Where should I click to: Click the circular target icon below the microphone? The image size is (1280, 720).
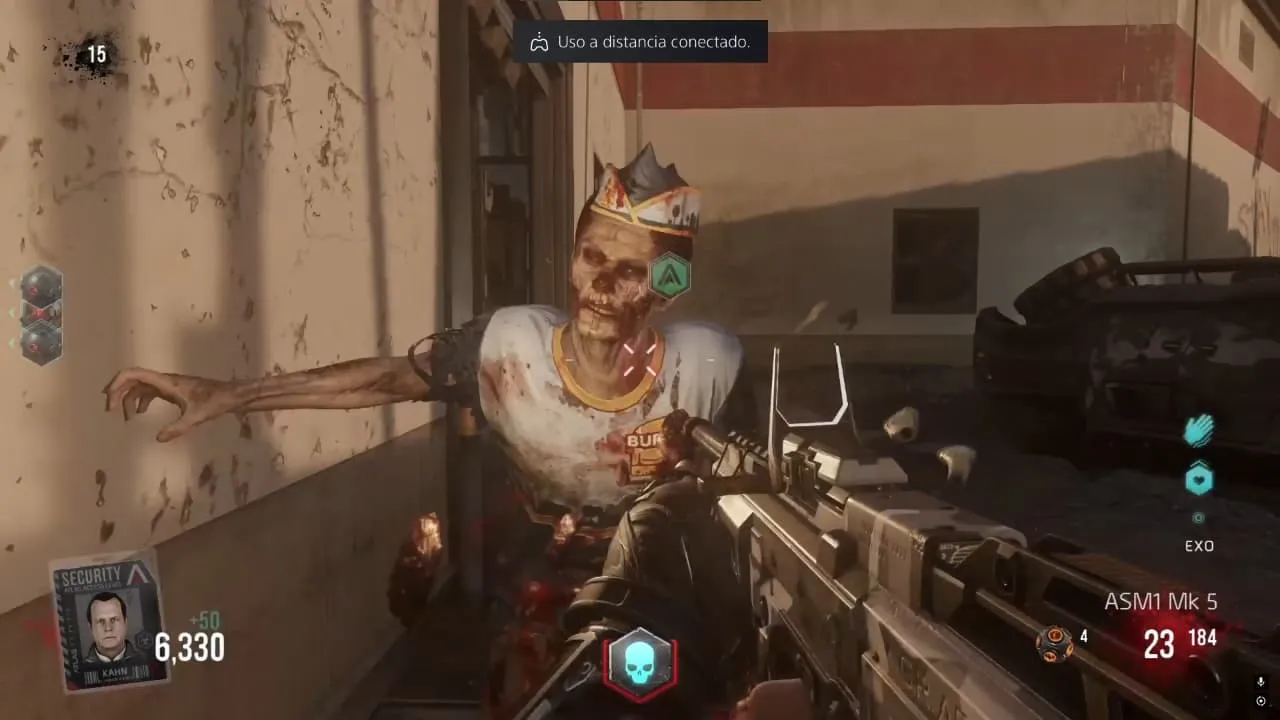(1261, 700)
